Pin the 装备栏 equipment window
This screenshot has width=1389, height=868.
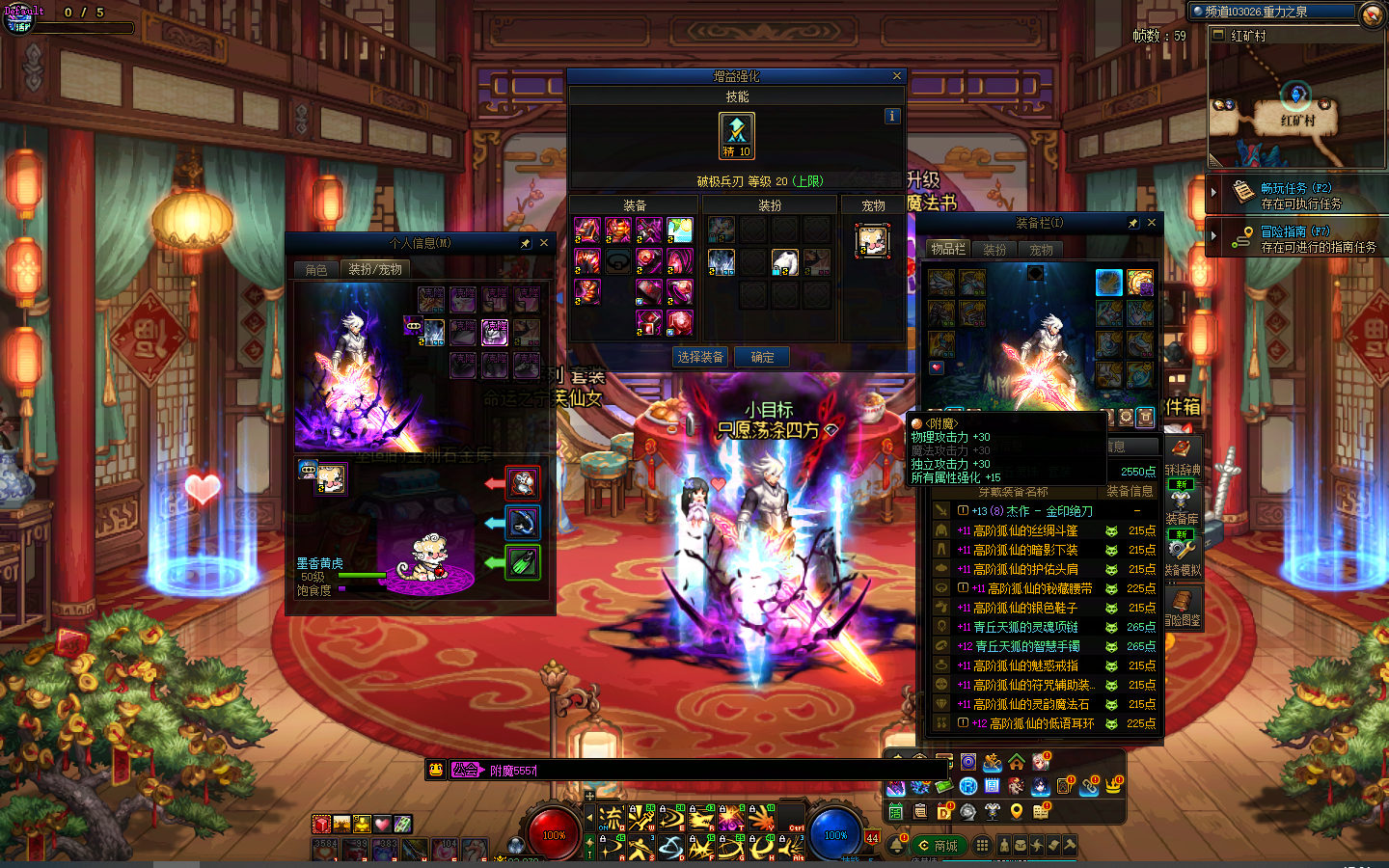pos(1133,223)
